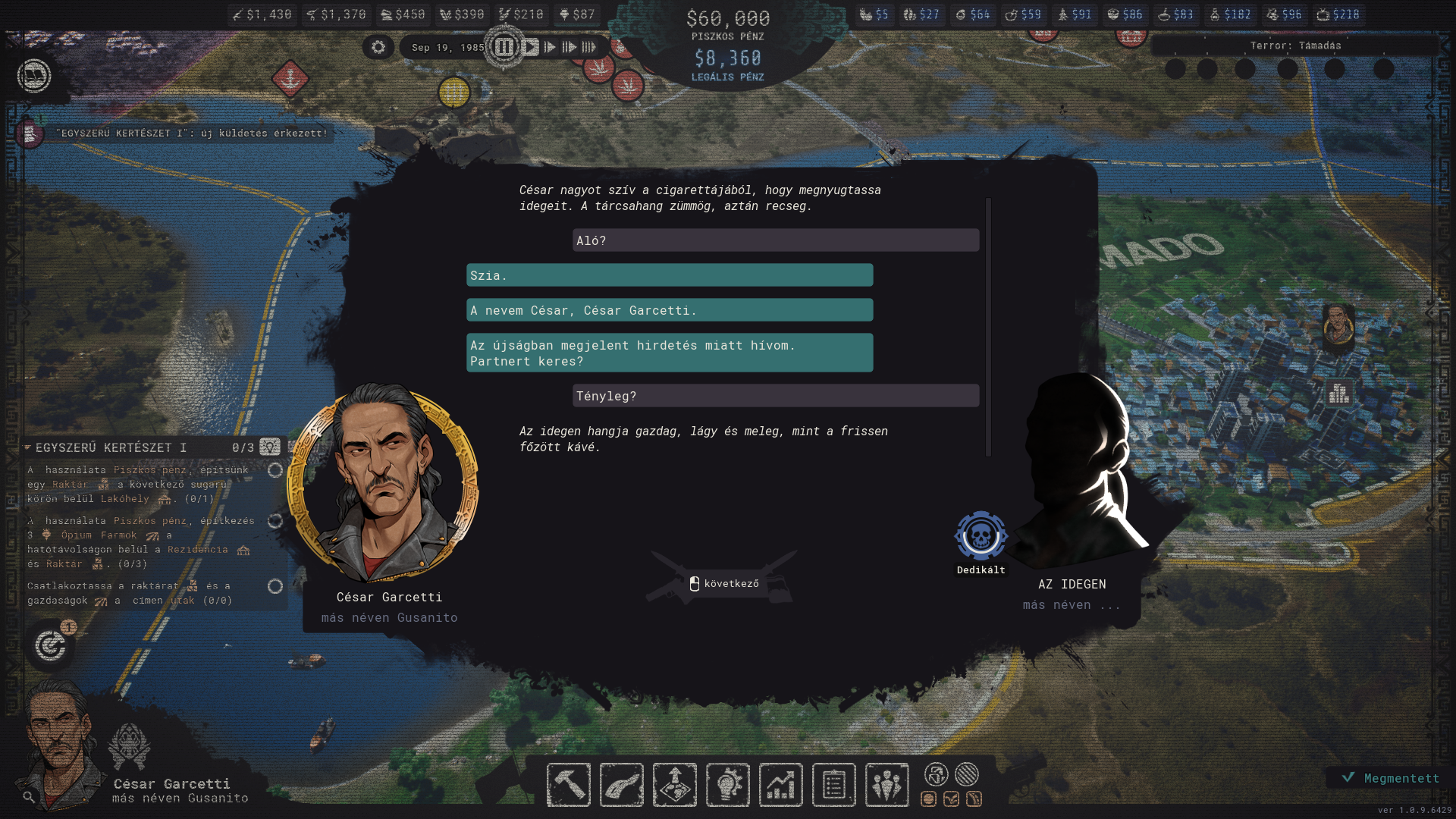This screenshot has width=1456, height=819.
Task: Toggle the striped circle map overlay
Action: pyautogui.click(x=967, y=774)
